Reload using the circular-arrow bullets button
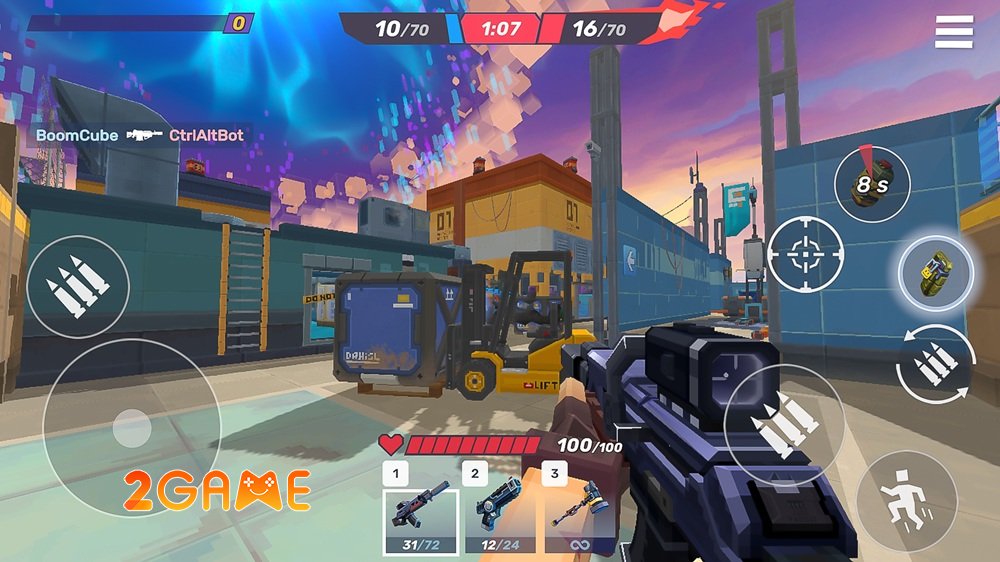The width and height of the screenshot is (1000, 562). (x=935, y=365)
